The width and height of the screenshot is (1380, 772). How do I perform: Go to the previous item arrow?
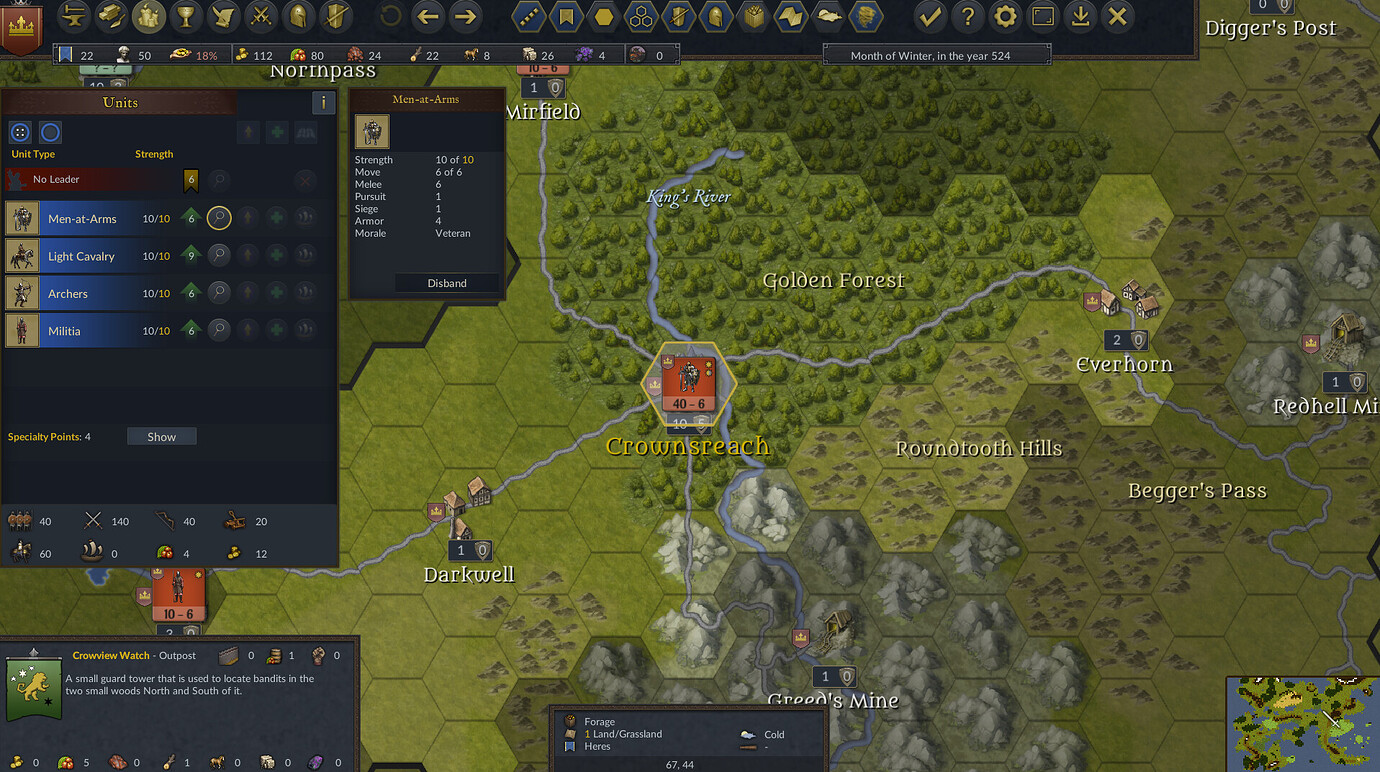[x=428, y=16]
